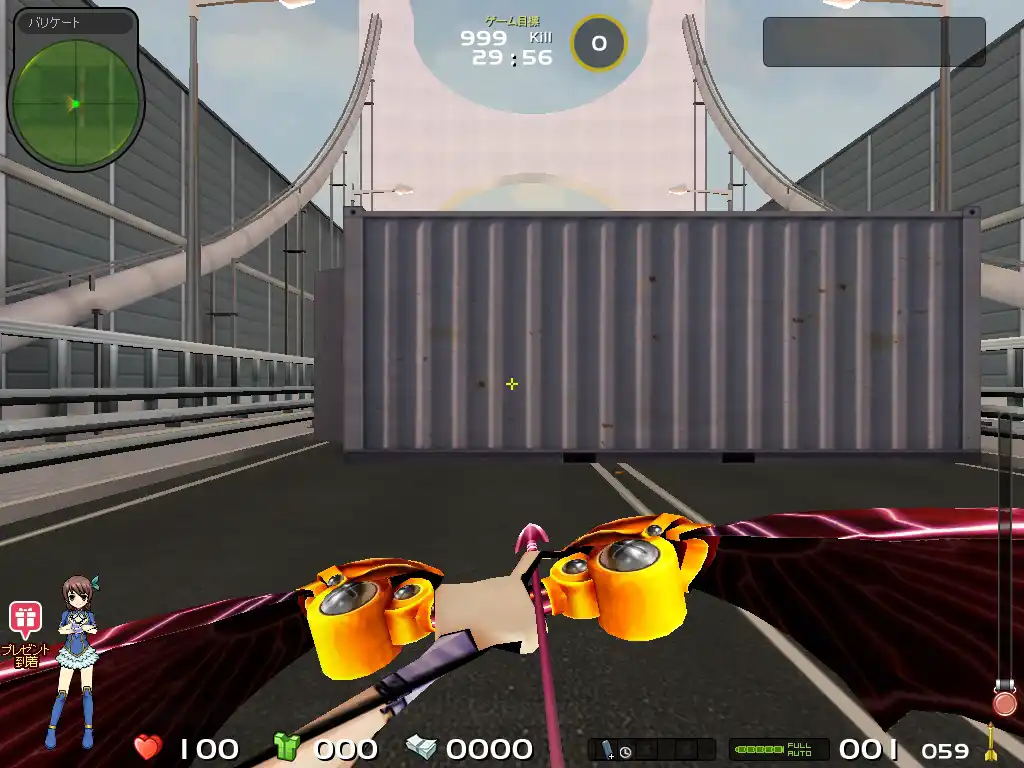Viewport: 1024px width, 768px height.
Task: Click the item slot with clock icon
Action: [x=617, y=750]
